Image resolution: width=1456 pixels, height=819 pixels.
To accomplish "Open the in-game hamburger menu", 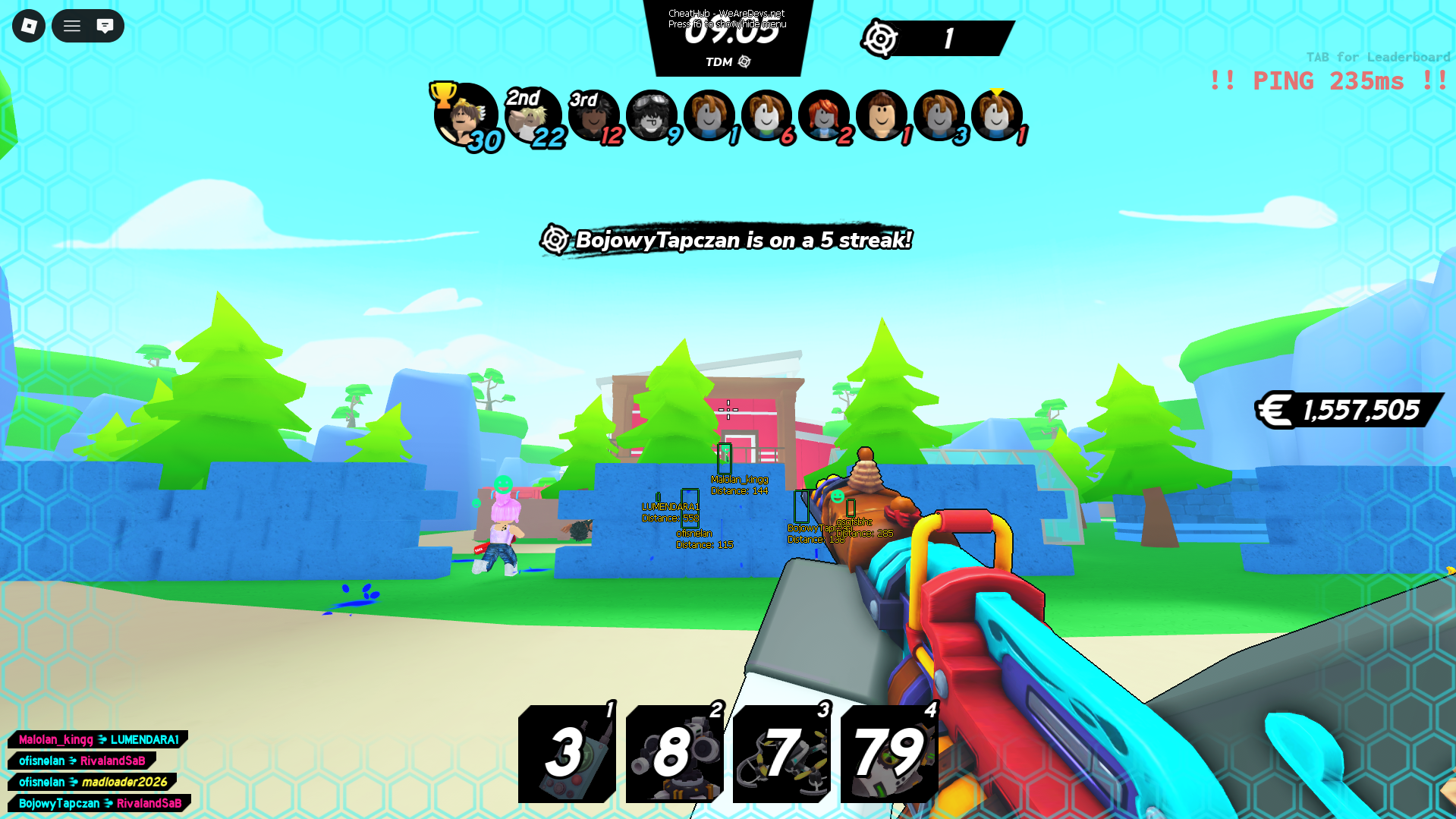I will pos(71,26).
